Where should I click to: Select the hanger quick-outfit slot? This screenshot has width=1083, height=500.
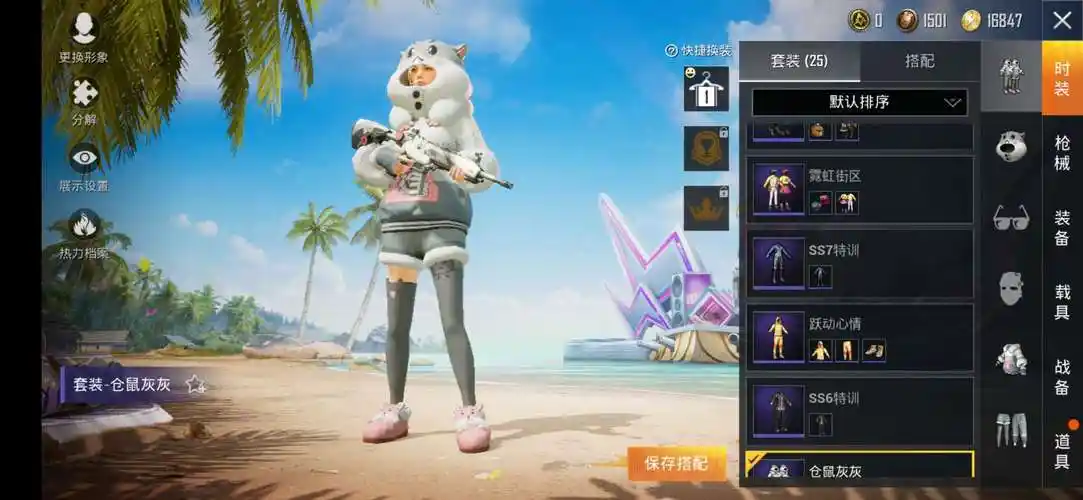point(706,89)
